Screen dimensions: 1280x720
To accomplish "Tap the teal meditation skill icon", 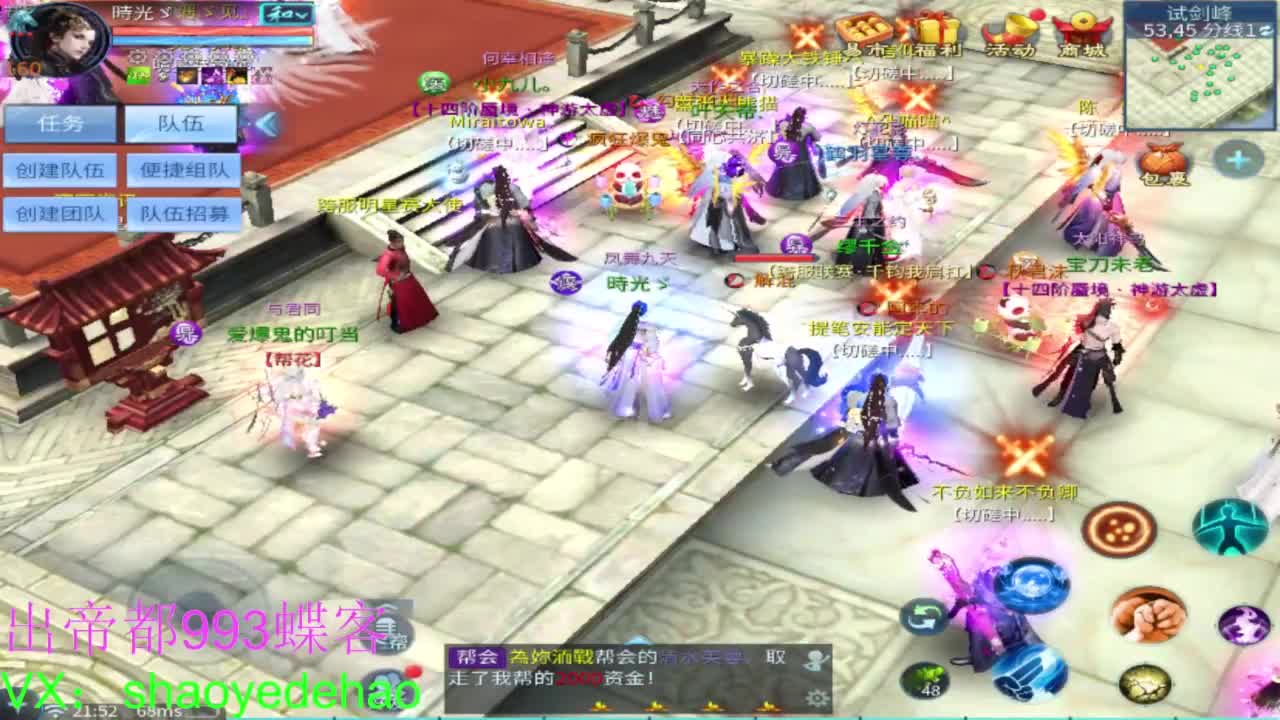I will point(1227,528).
